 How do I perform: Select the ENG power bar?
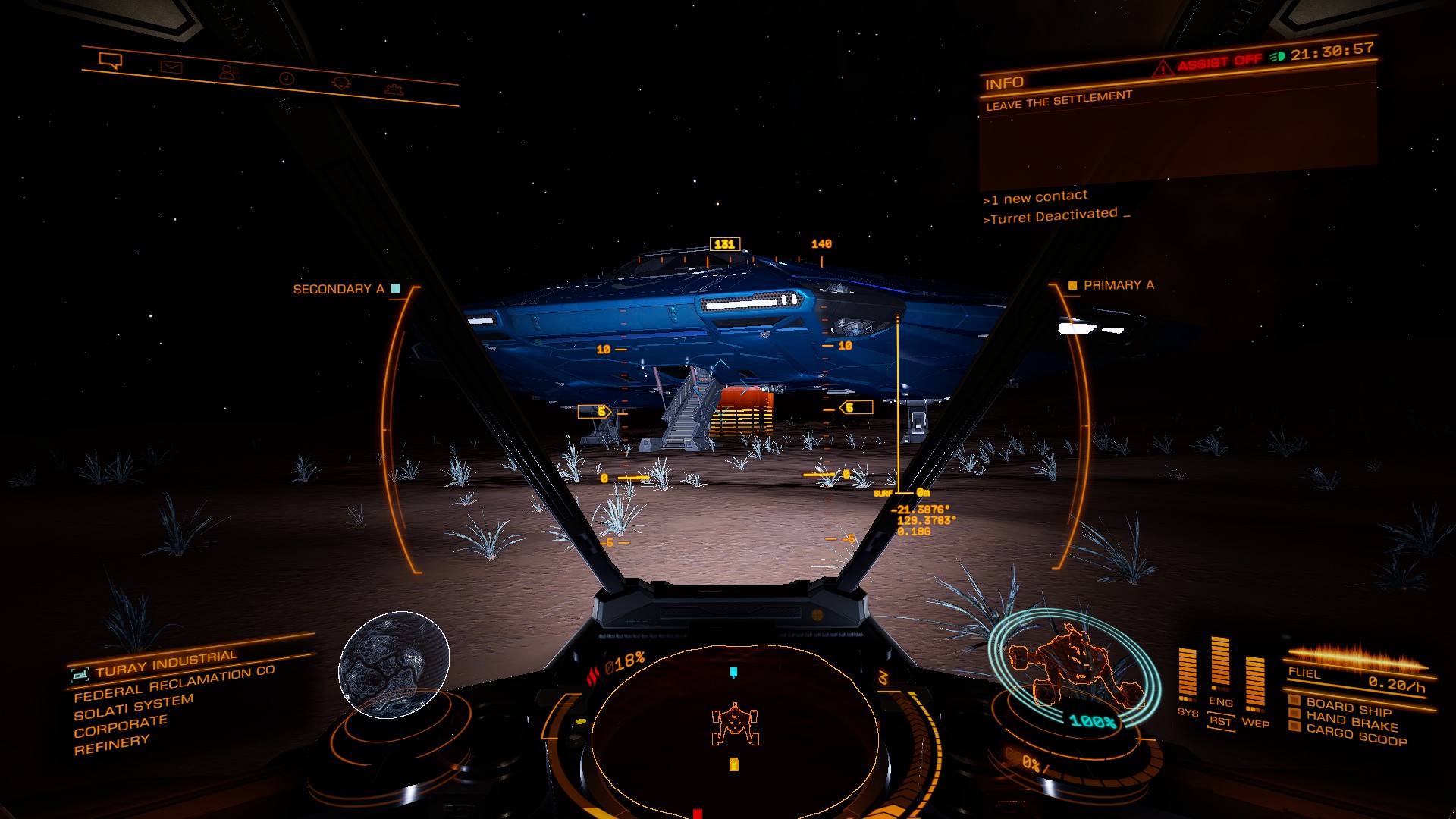[1220, 667]
